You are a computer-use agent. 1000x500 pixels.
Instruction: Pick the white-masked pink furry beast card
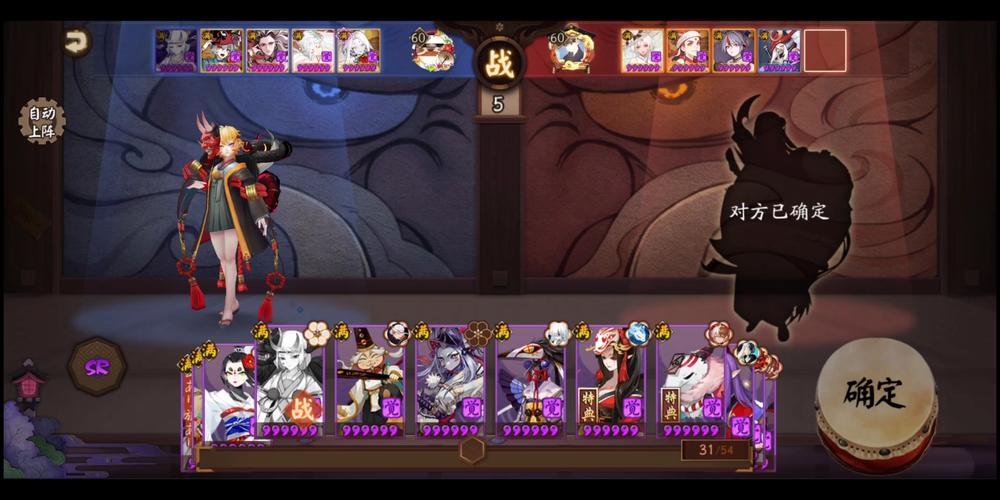coord(690,385)
